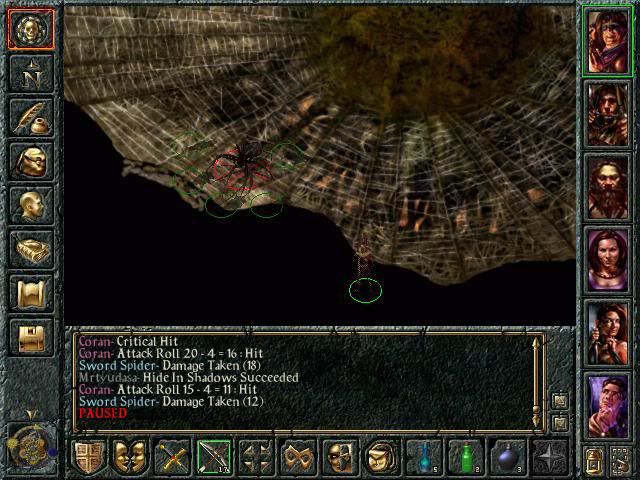Choose the twin masks talk action

(130, 457)
